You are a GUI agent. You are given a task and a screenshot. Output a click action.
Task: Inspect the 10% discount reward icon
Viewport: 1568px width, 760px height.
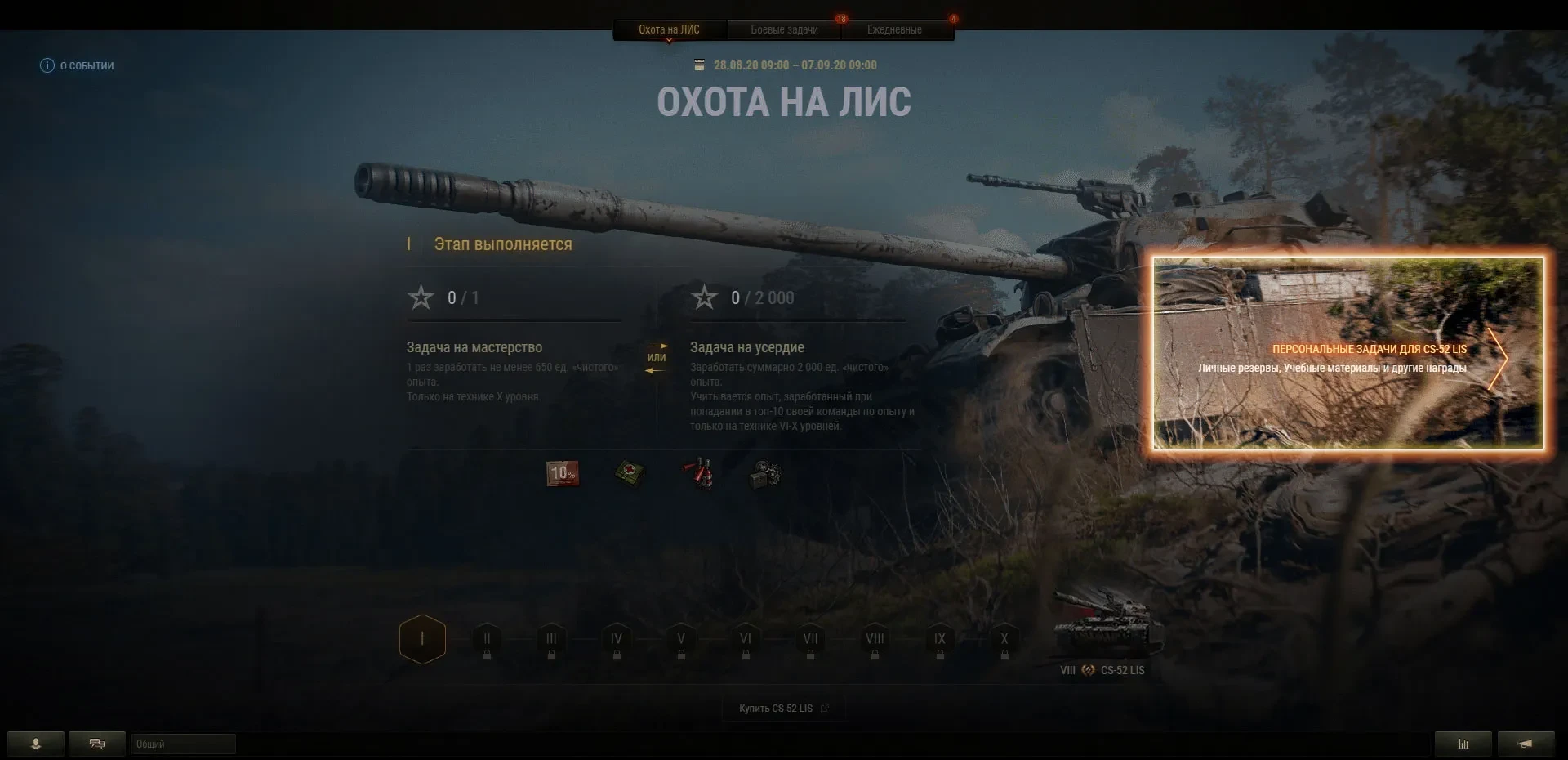click(563, 473)
